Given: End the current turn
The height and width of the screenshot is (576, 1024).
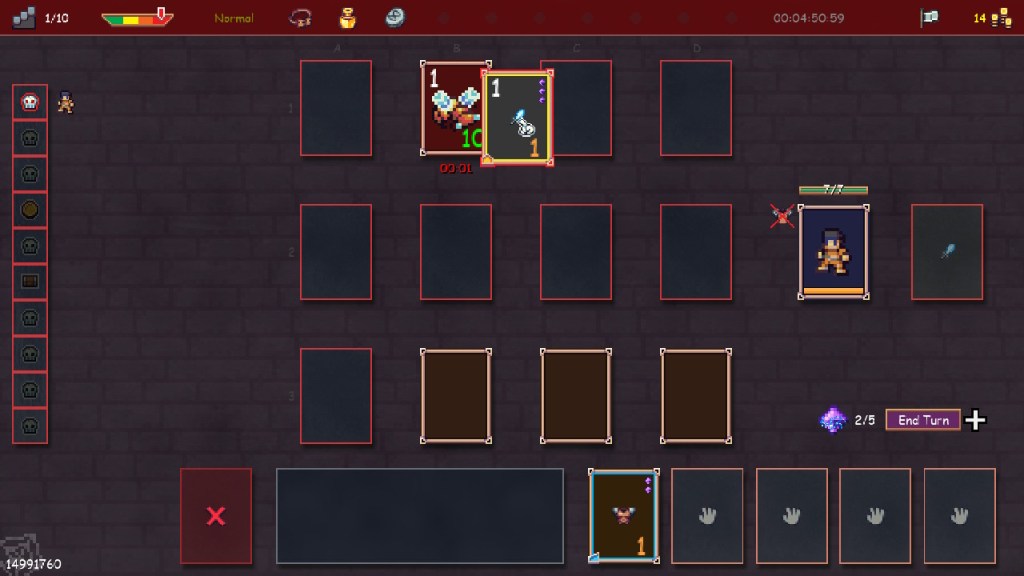Looking at the screenshot, I should 923,420.
